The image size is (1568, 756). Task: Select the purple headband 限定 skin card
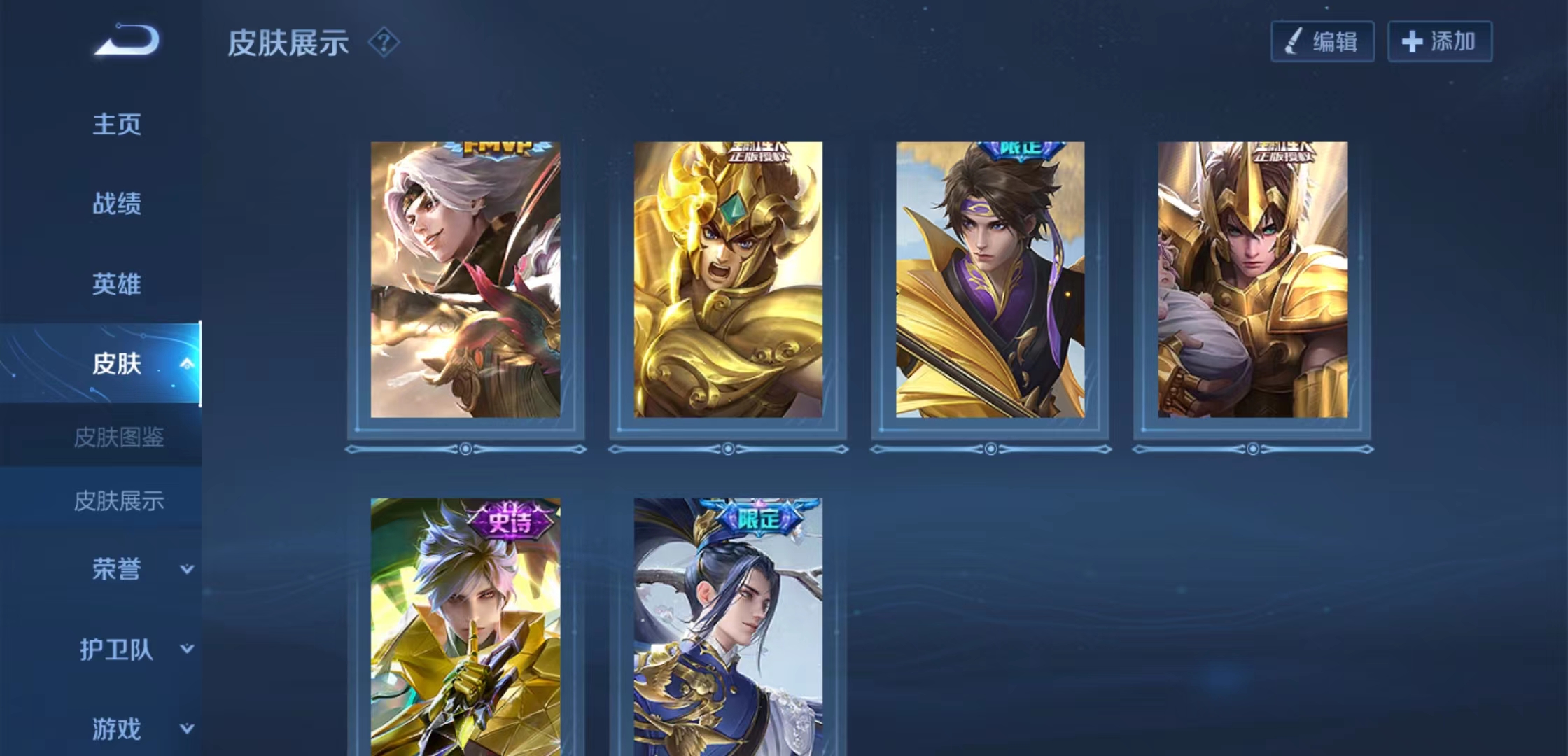pos(990,280)
